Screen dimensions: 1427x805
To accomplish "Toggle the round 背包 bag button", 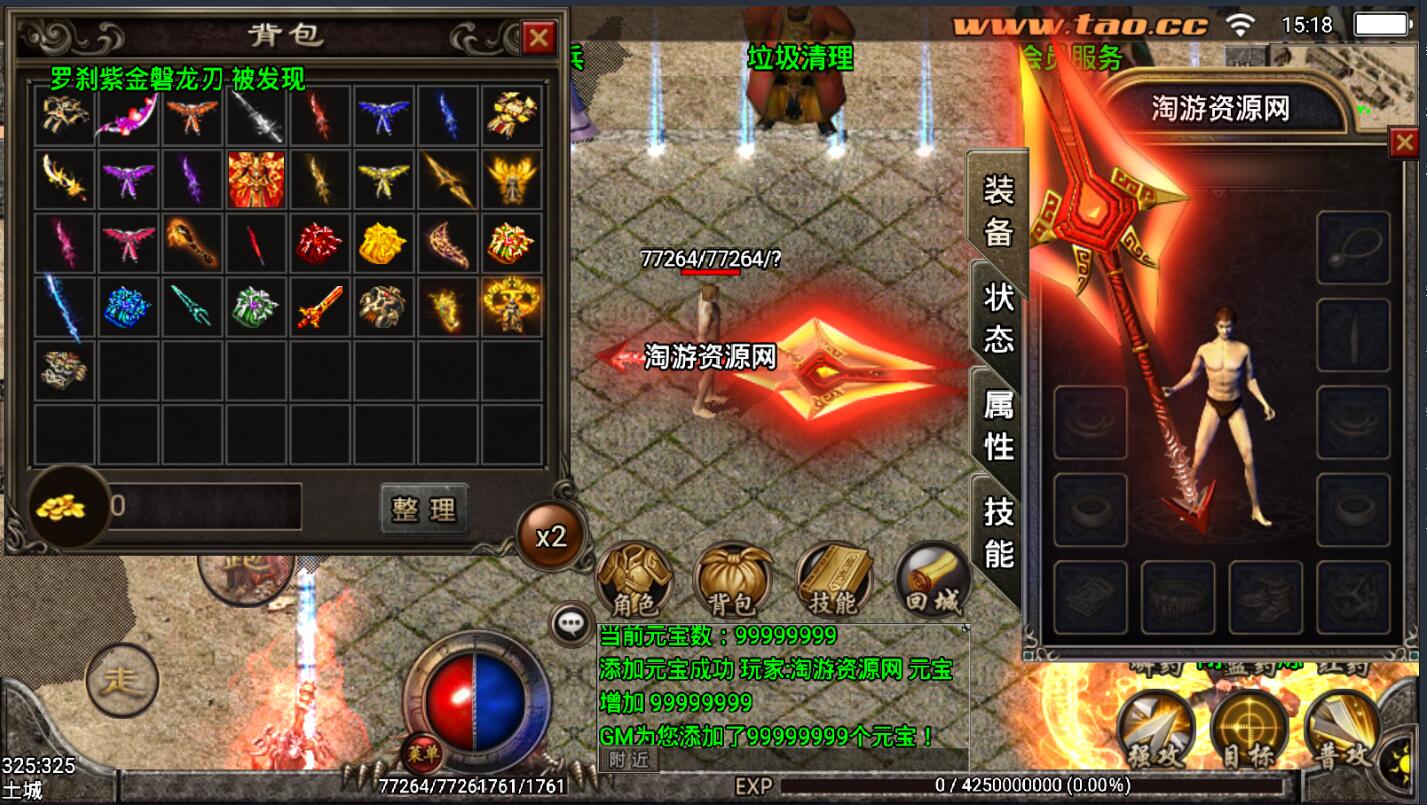I will pos(733,580).
